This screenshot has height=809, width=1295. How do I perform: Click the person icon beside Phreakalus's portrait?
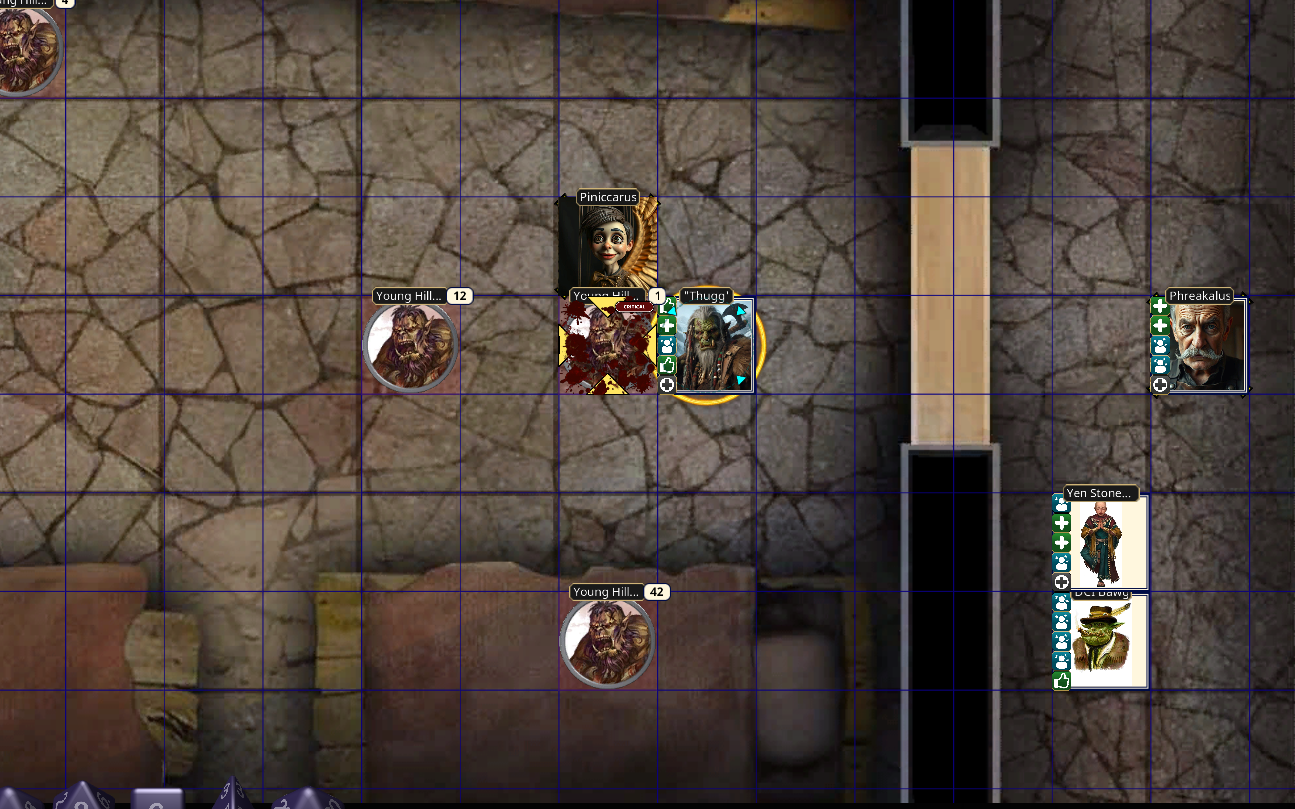[1160, 346]
